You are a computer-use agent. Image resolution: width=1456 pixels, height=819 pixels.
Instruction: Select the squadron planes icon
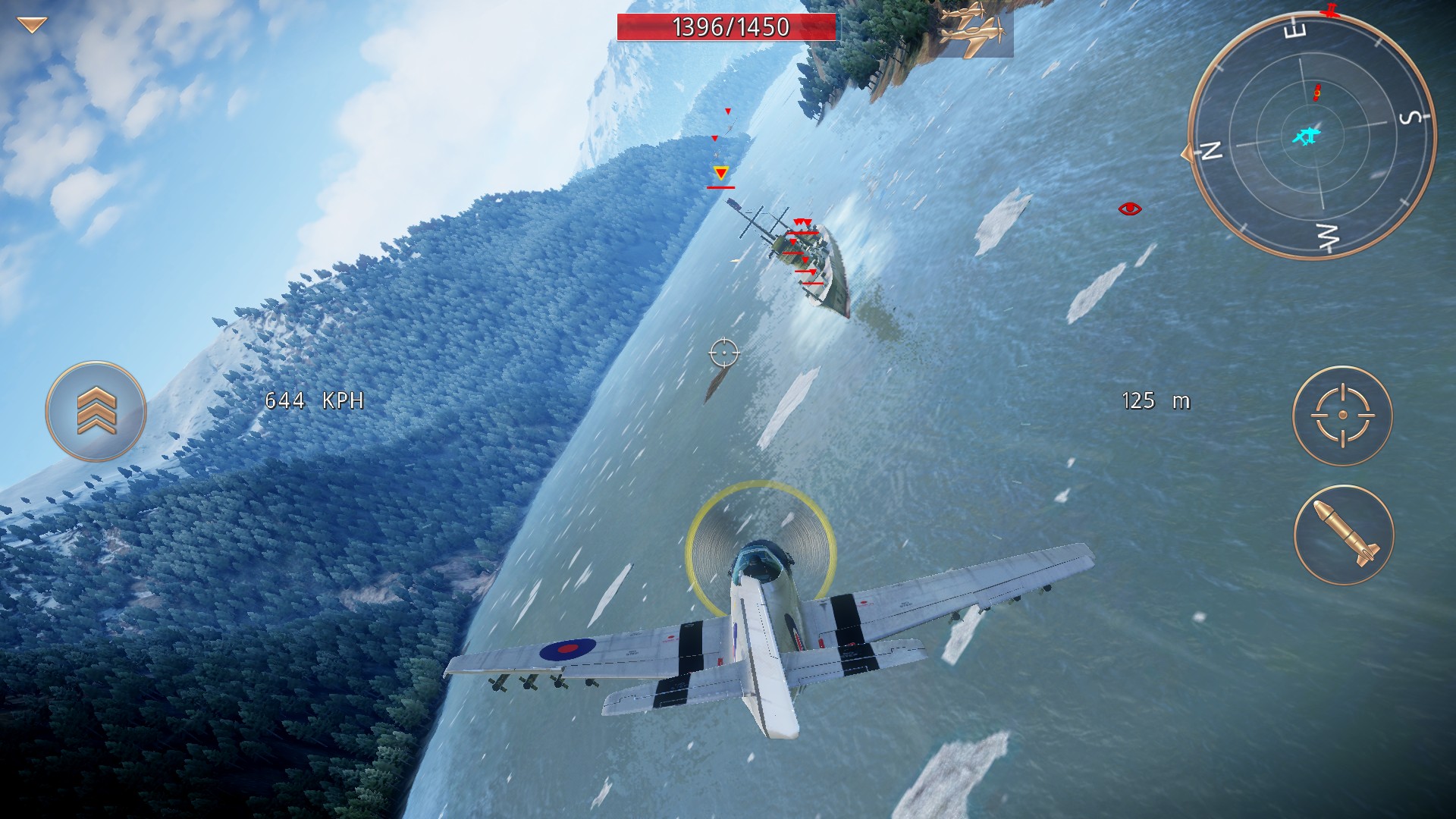point(973,29)
